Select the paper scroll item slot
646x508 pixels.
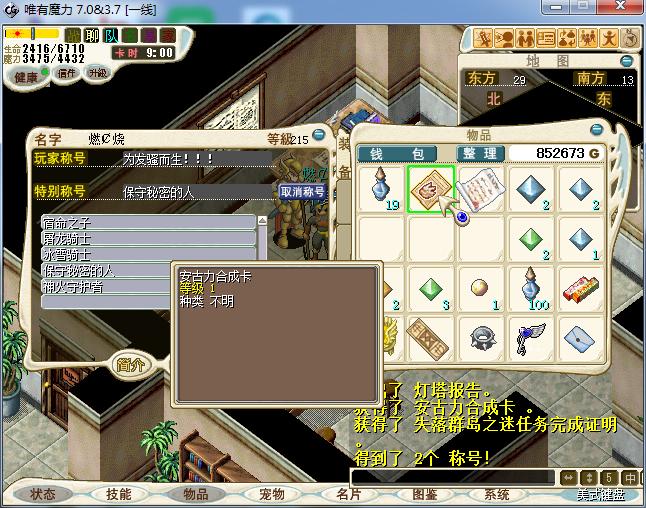coord(482,189)
